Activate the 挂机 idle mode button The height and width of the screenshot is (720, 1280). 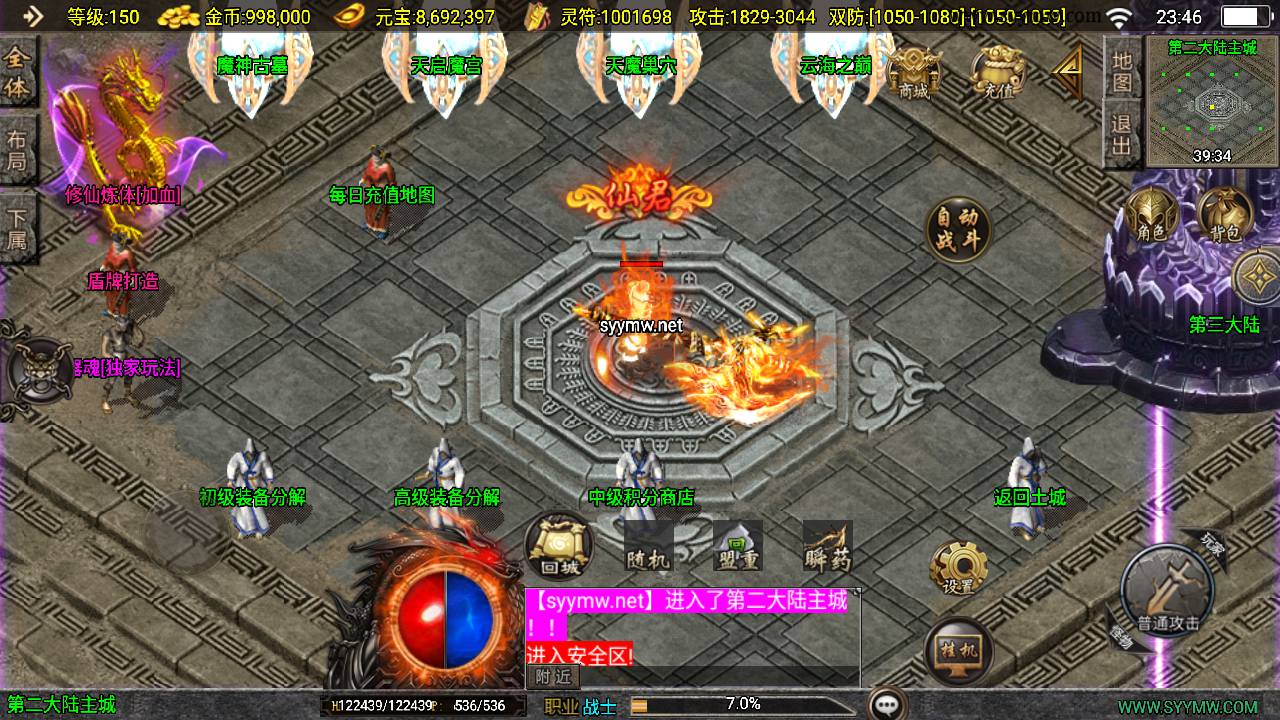tap(959, 652)
